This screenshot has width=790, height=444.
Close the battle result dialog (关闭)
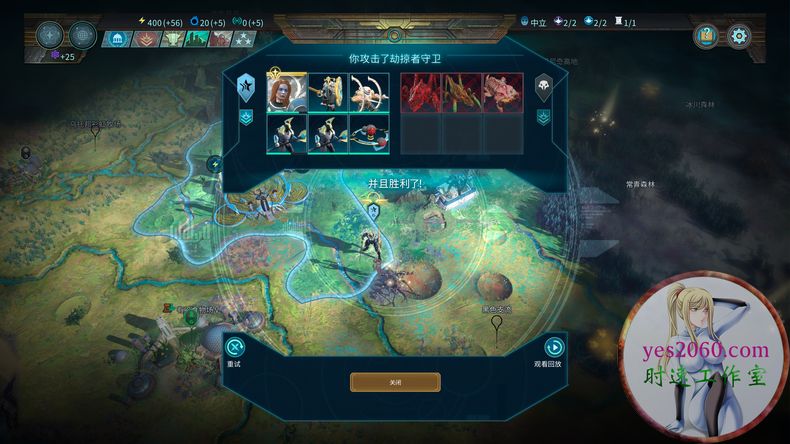click(x=394, y=382)
